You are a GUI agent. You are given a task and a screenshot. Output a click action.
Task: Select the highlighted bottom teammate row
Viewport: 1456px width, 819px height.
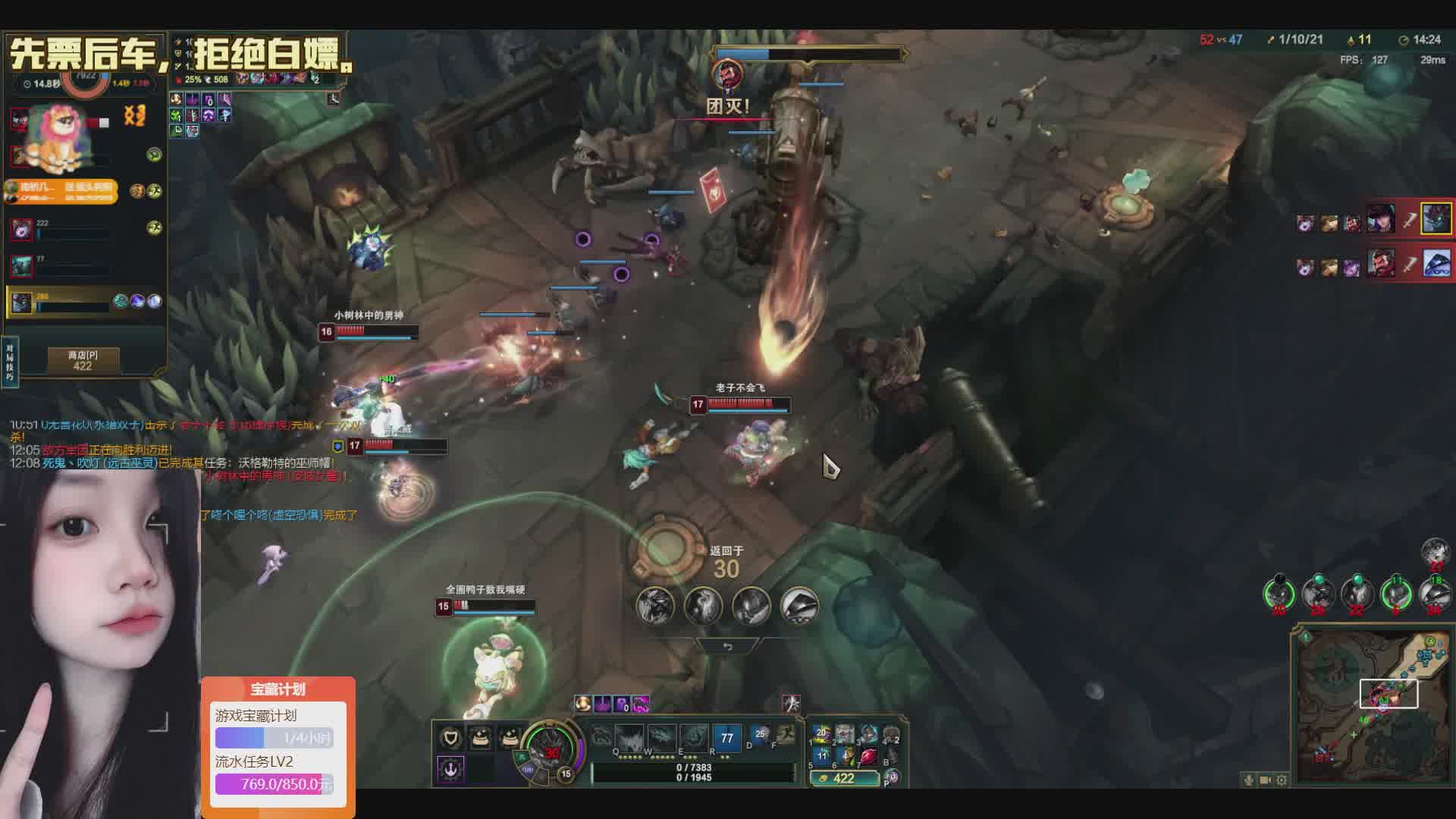coord(83,301)
